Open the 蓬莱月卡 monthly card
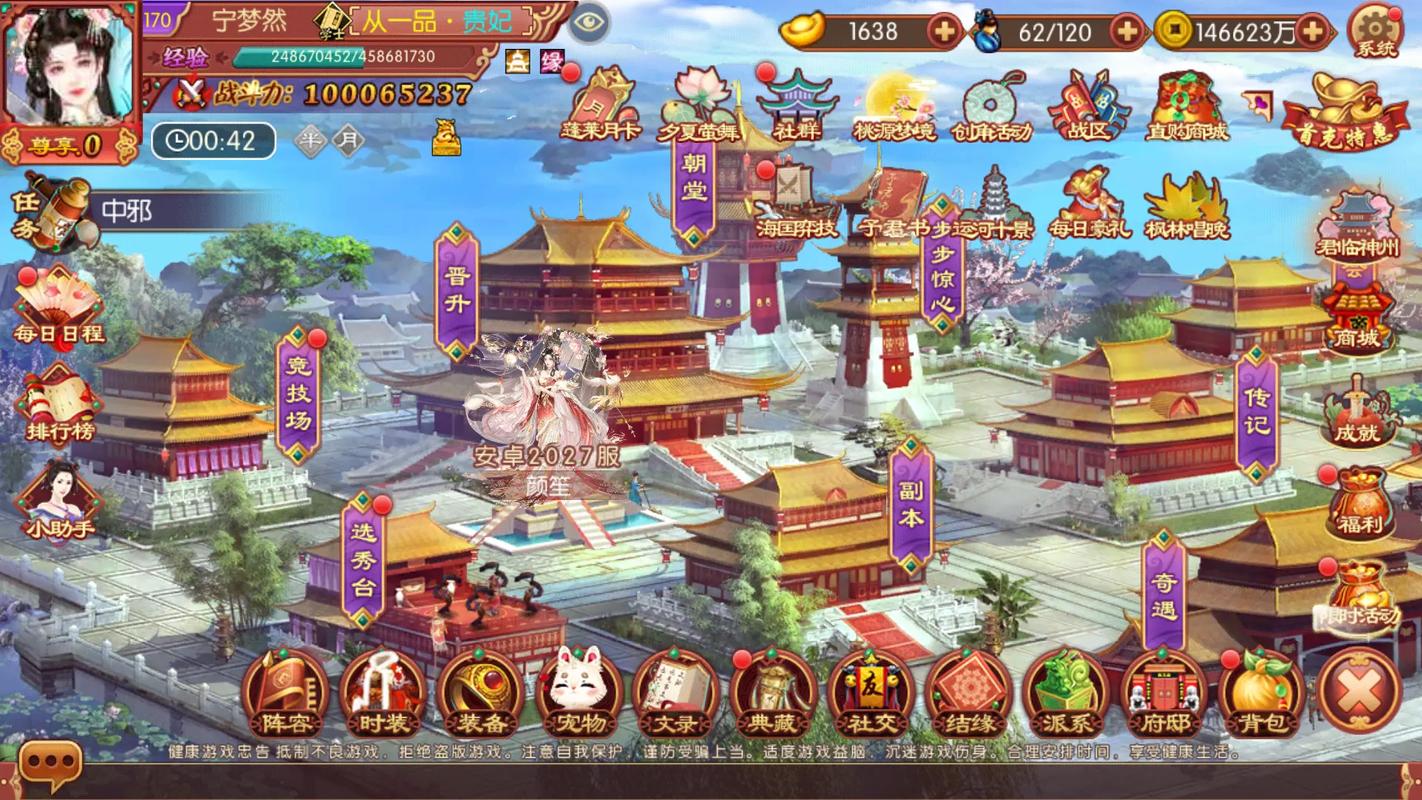Screen dimensions: 1422x800 click(x=600, y=105)
